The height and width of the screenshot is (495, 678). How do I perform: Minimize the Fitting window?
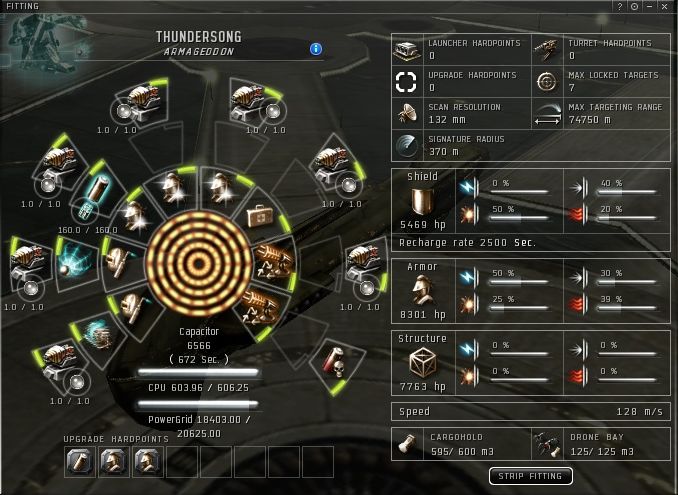click(x=650, y=6)
